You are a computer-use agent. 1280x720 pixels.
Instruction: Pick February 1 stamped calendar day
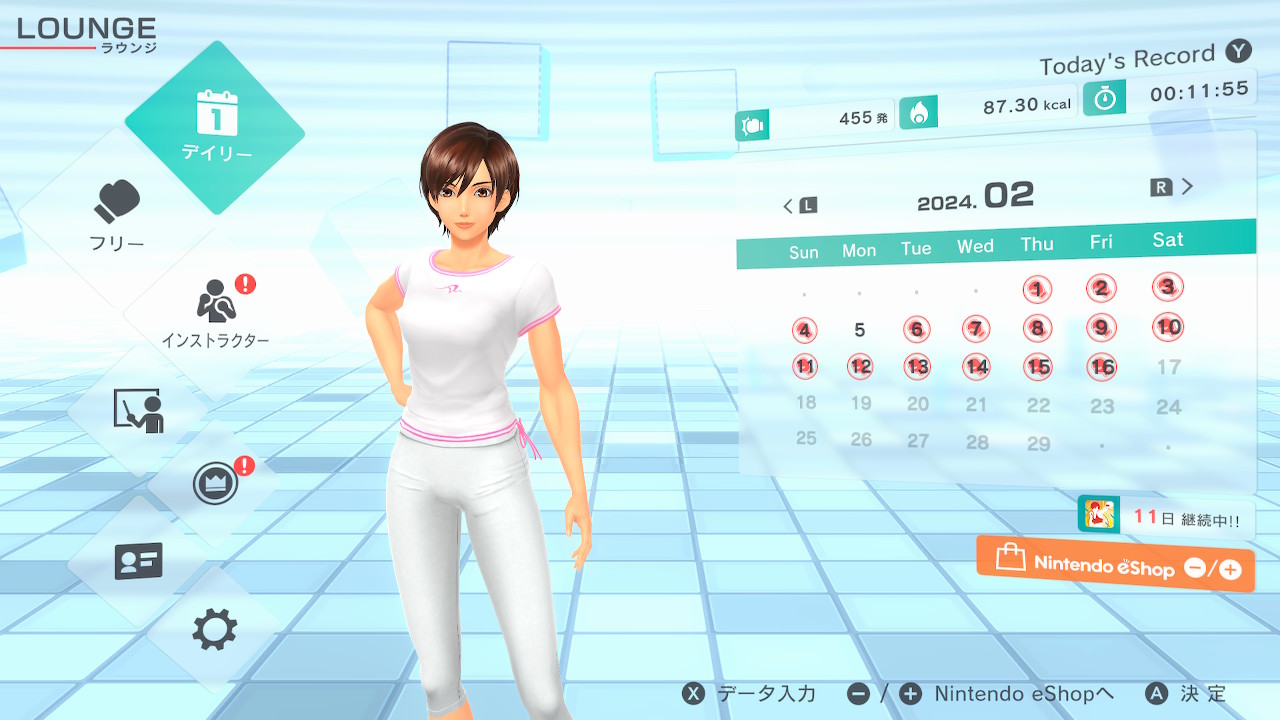[x=1037, y=290]
